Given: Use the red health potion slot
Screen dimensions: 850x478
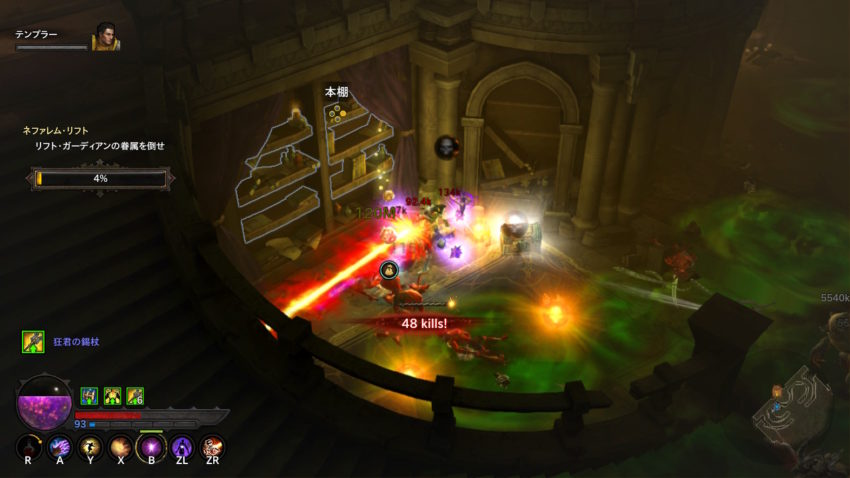Looking at the screenshot, I should (x=29, y=447).
